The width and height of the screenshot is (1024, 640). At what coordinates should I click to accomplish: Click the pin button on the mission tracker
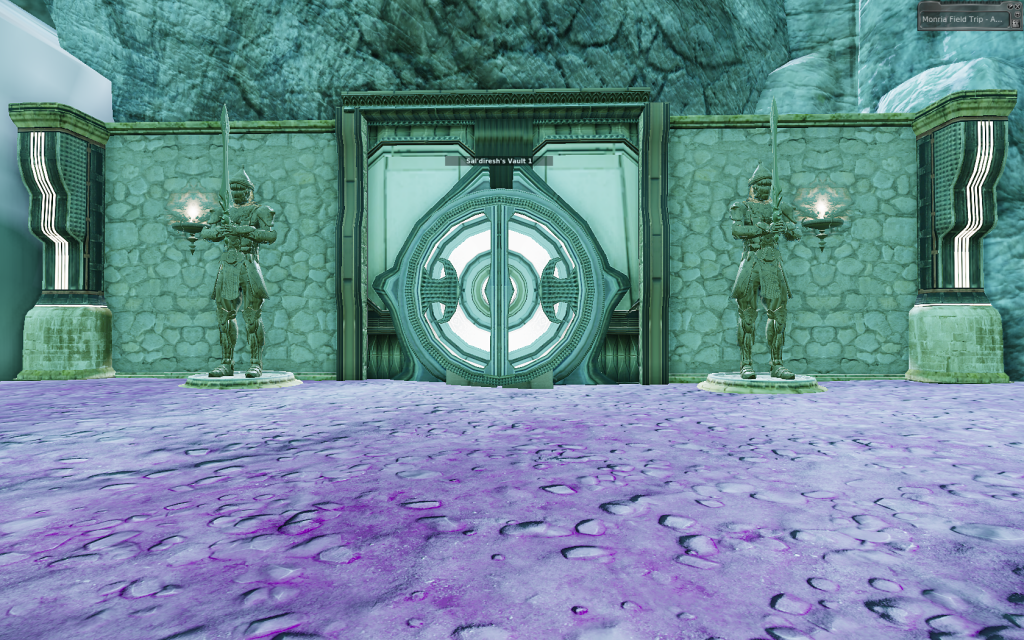[x=1010, y=6]
